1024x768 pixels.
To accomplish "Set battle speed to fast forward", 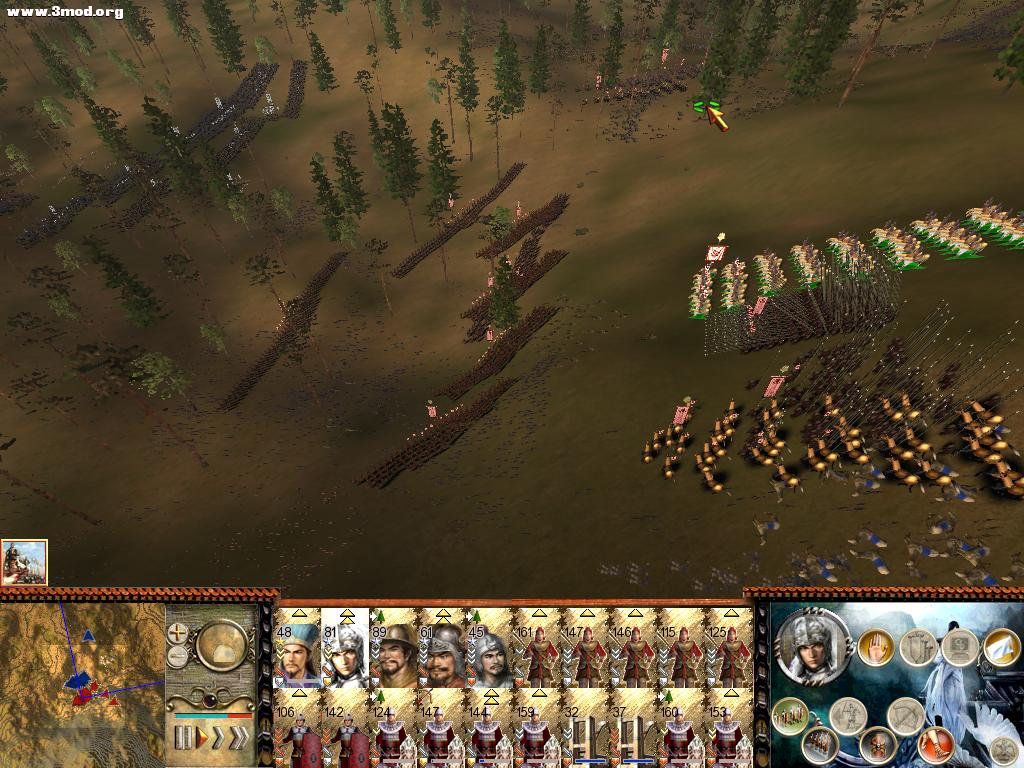I will click(x=219, y=738).
